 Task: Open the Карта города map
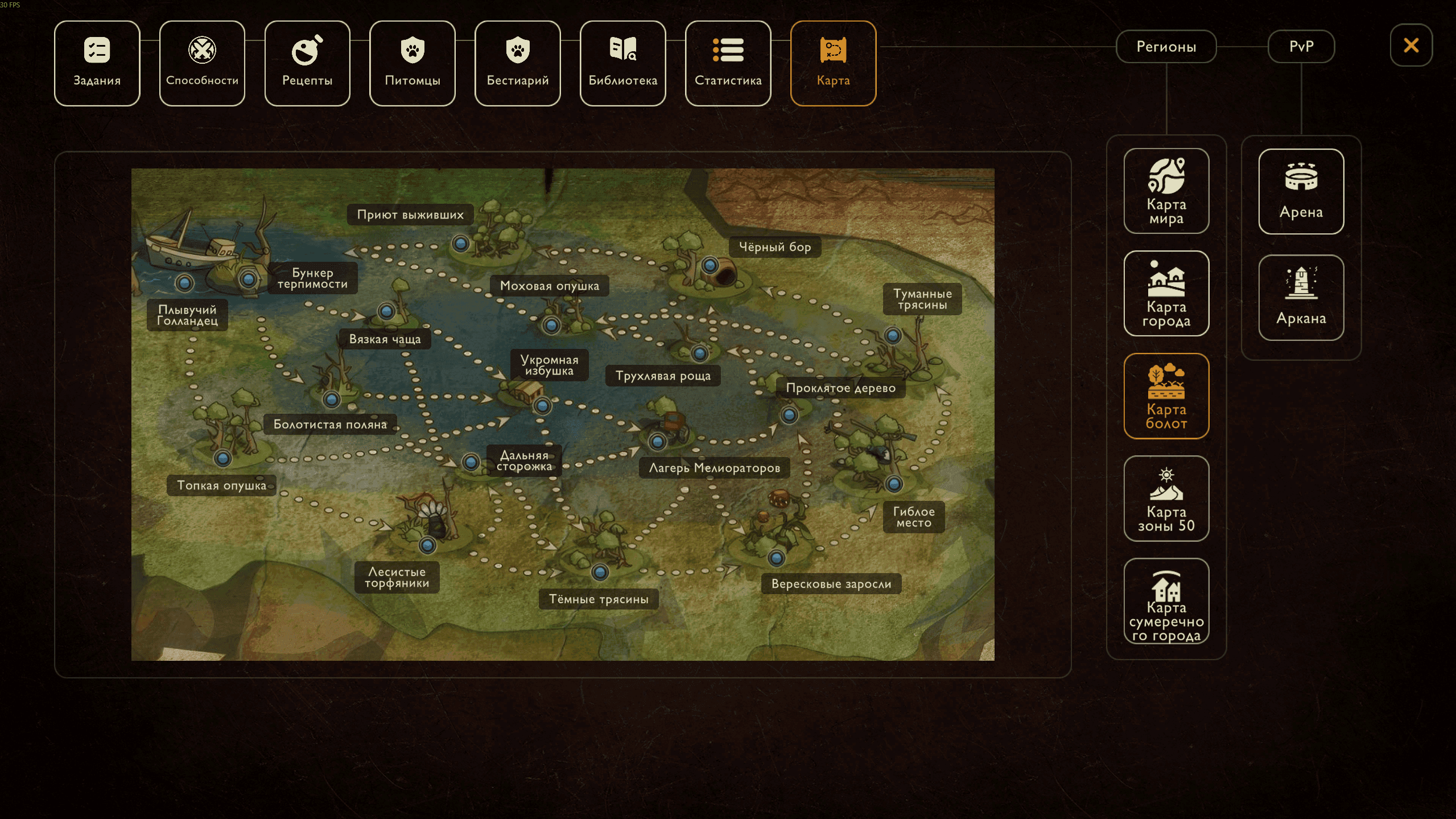[1166, 294]
